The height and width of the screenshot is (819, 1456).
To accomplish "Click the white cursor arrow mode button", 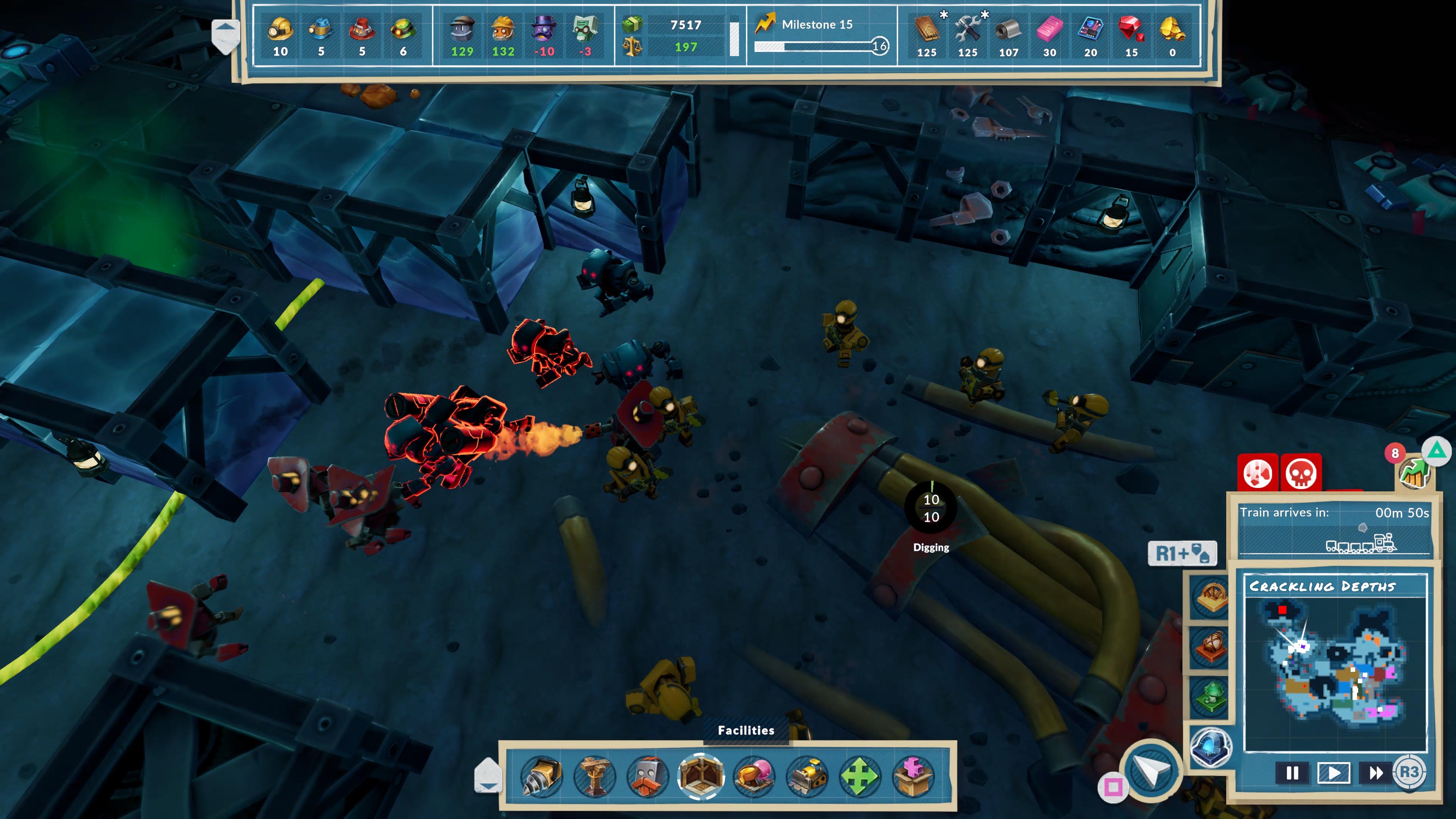I will [x=1151, y=770].
